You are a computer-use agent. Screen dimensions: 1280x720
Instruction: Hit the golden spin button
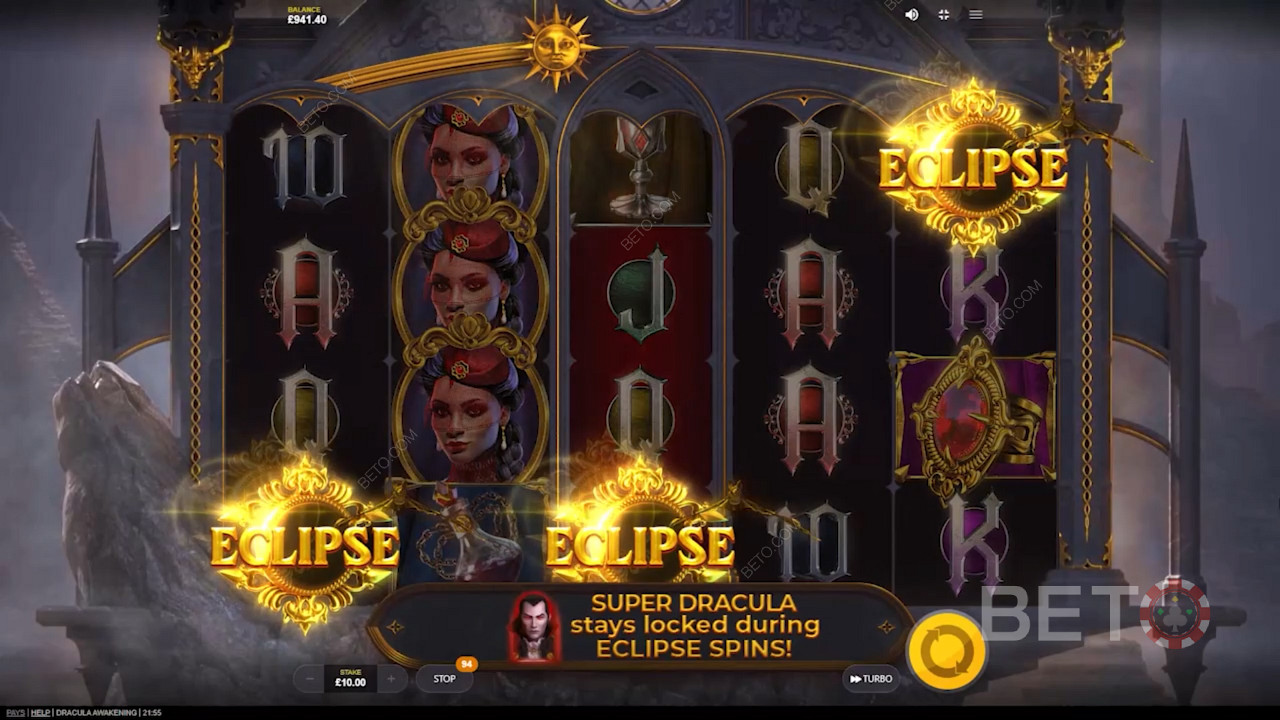click(946, 649)
